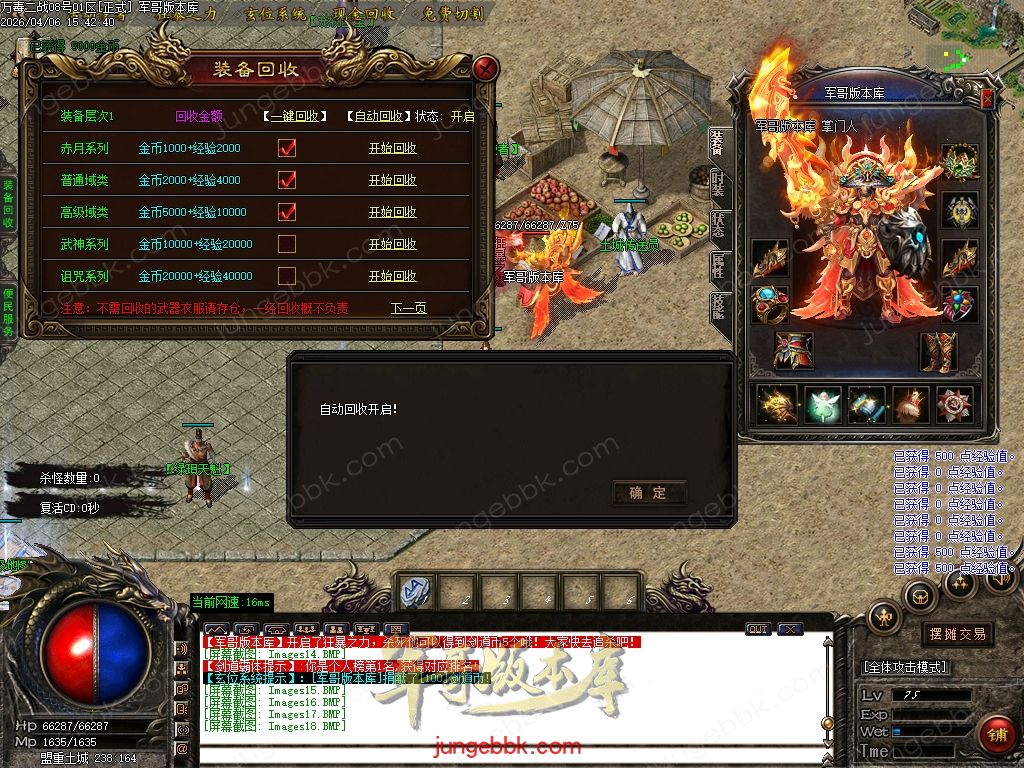
Task: Go to 下一页 of the recycle list
Action: click(x=408, y=308)
